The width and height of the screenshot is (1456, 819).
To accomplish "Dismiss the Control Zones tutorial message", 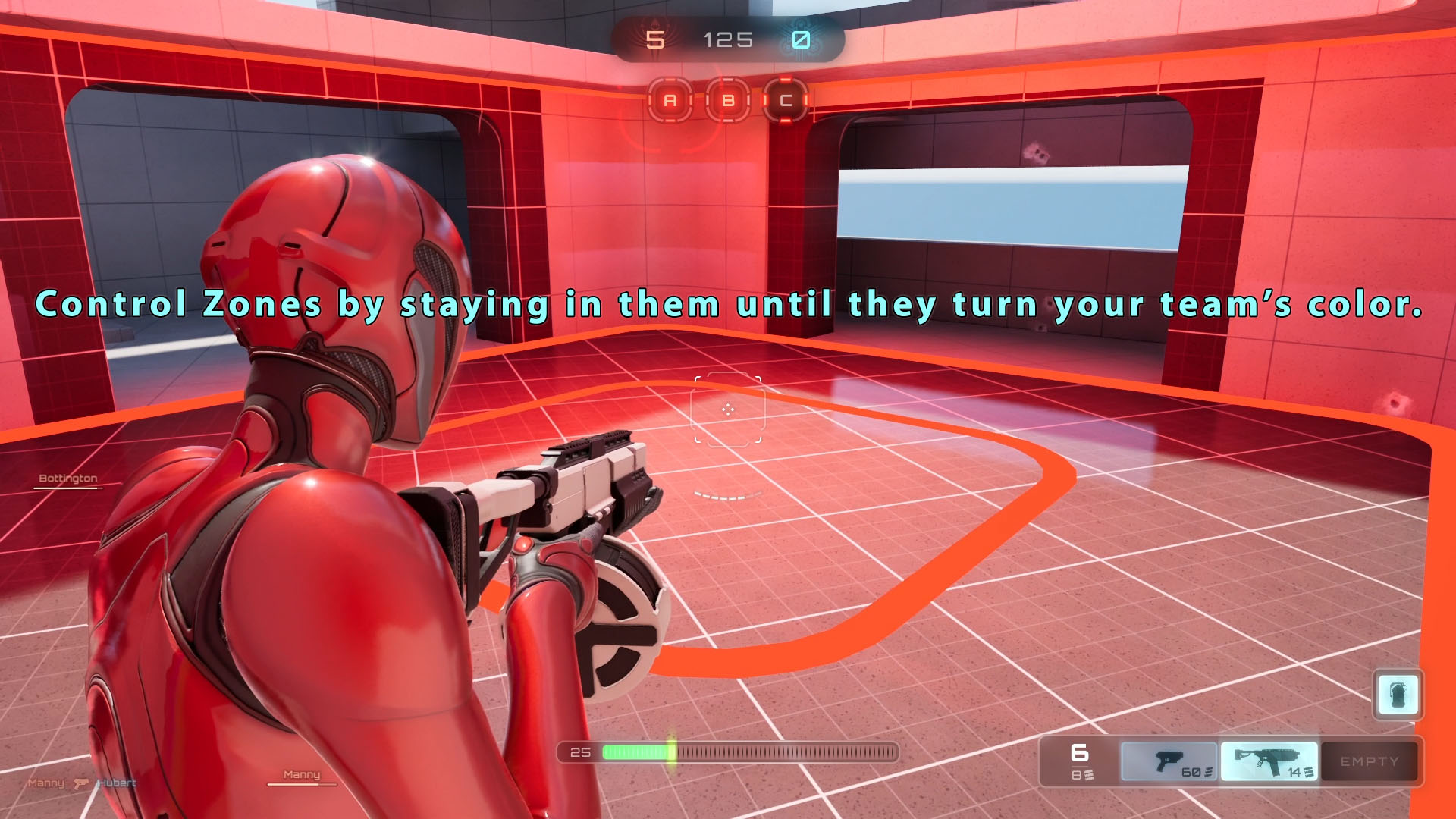I will (728, 306).
